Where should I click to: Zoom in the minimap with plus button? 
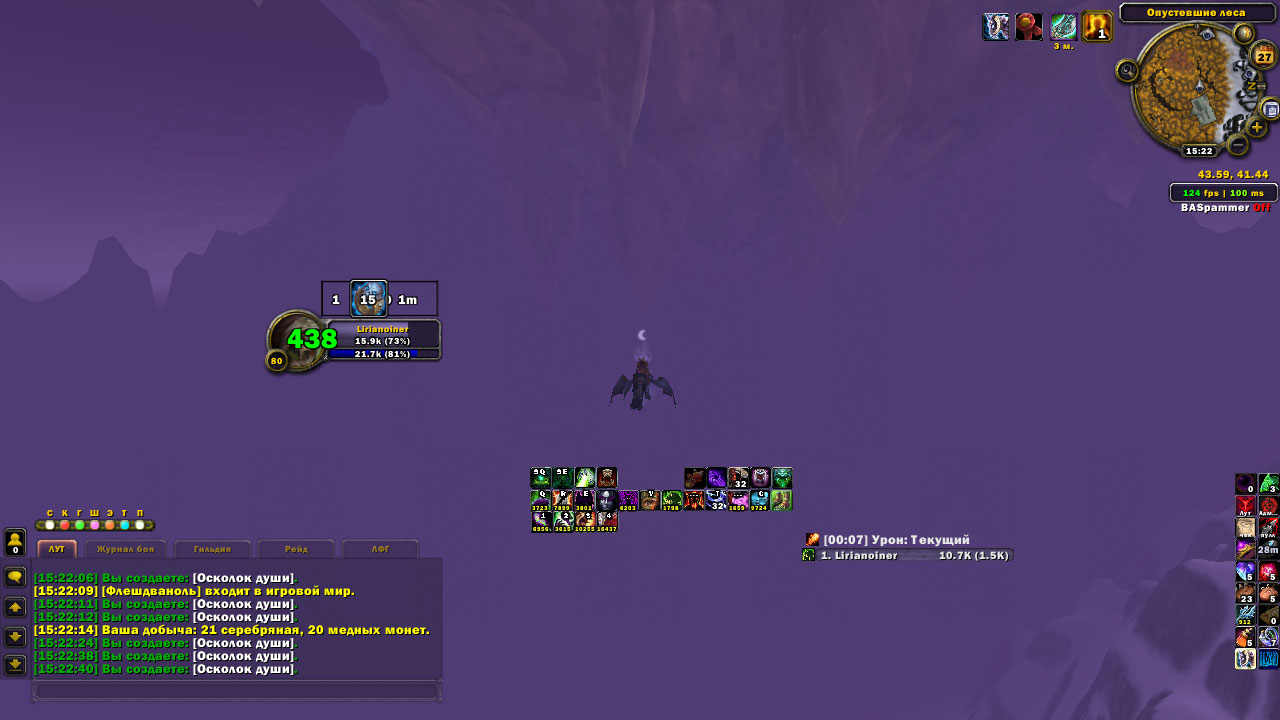click(1257, 128)
